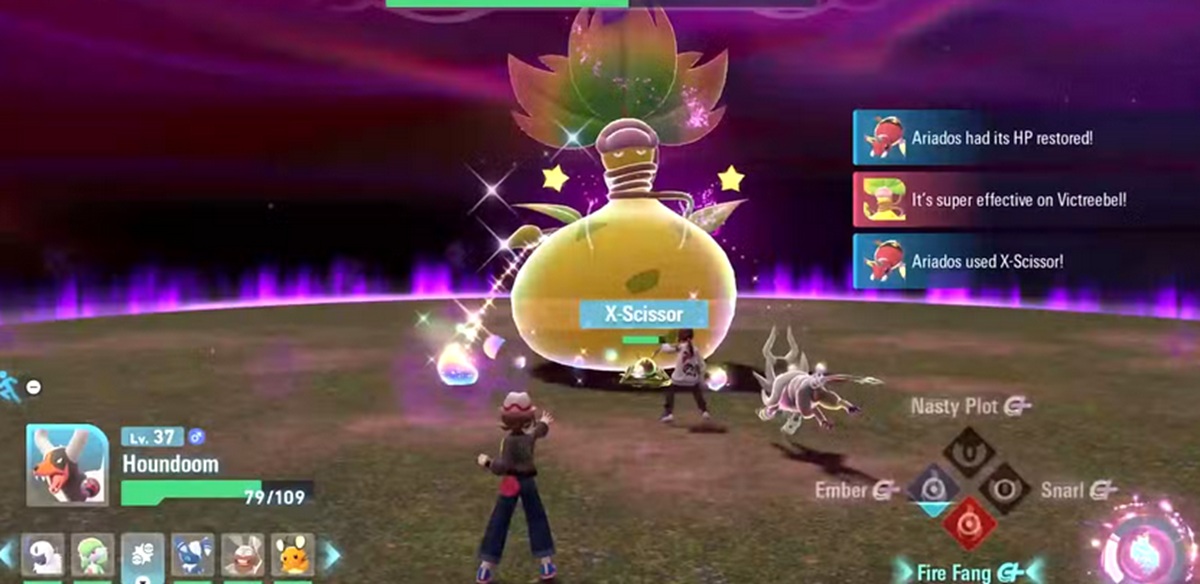Switch to Gardevoir in the party bar
Viewport: 1200px width, 584px height.
coord(93,556)
